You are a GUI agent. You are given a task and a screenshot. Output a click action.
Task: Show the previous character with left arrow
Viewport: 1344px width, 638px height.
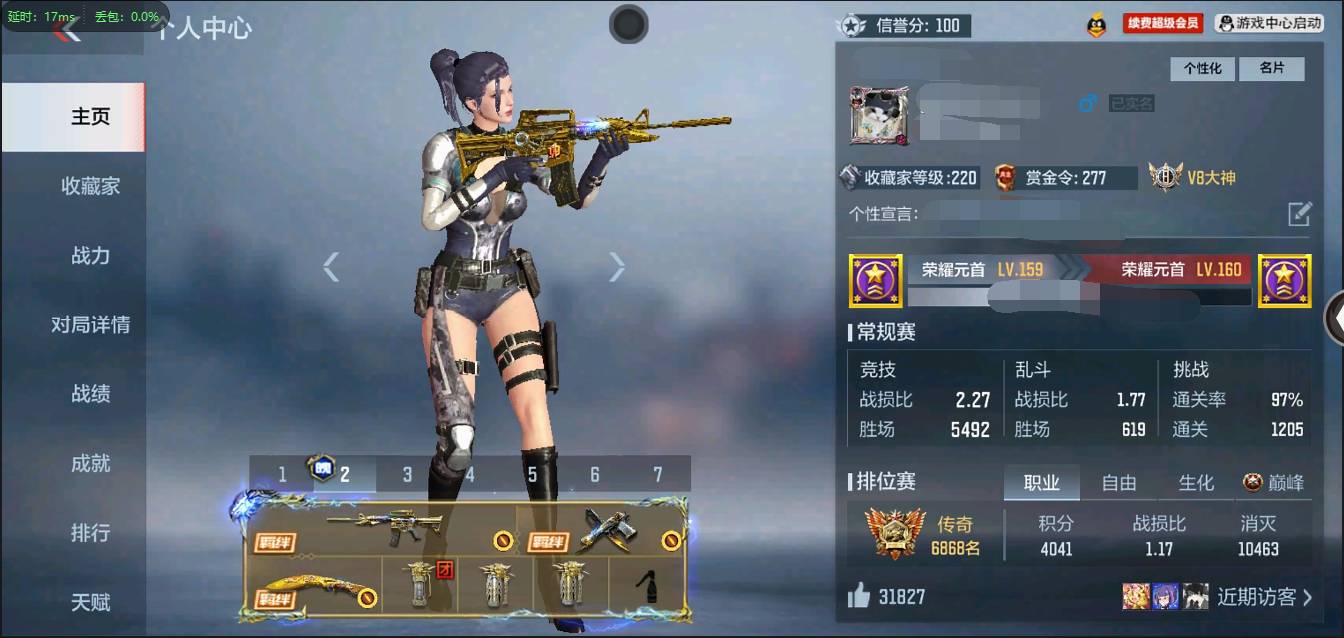[x=331, y=266]
